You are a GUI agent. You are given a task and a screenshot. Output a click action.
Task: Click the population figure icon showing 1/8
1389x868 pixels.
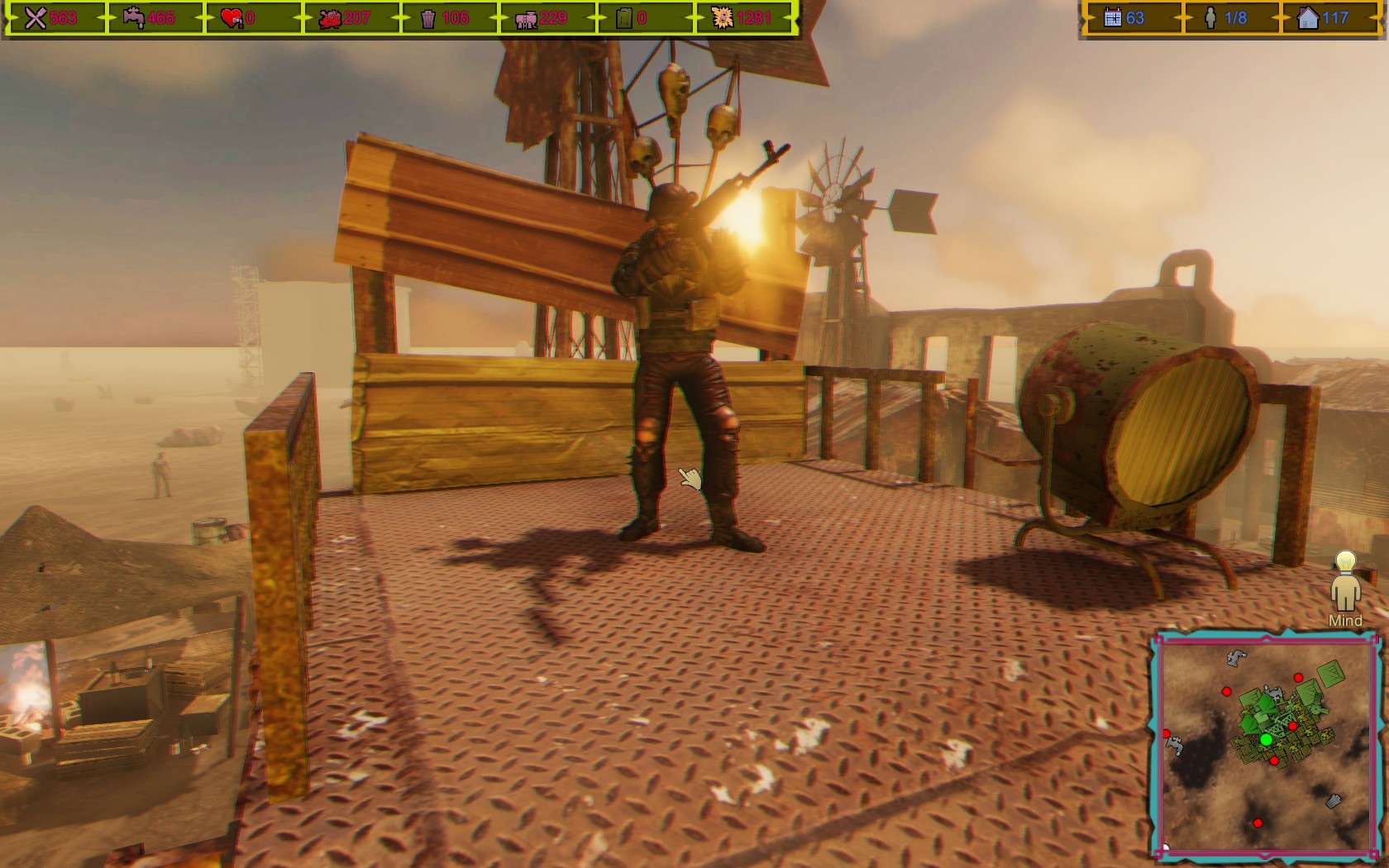tap(1210, 17)
